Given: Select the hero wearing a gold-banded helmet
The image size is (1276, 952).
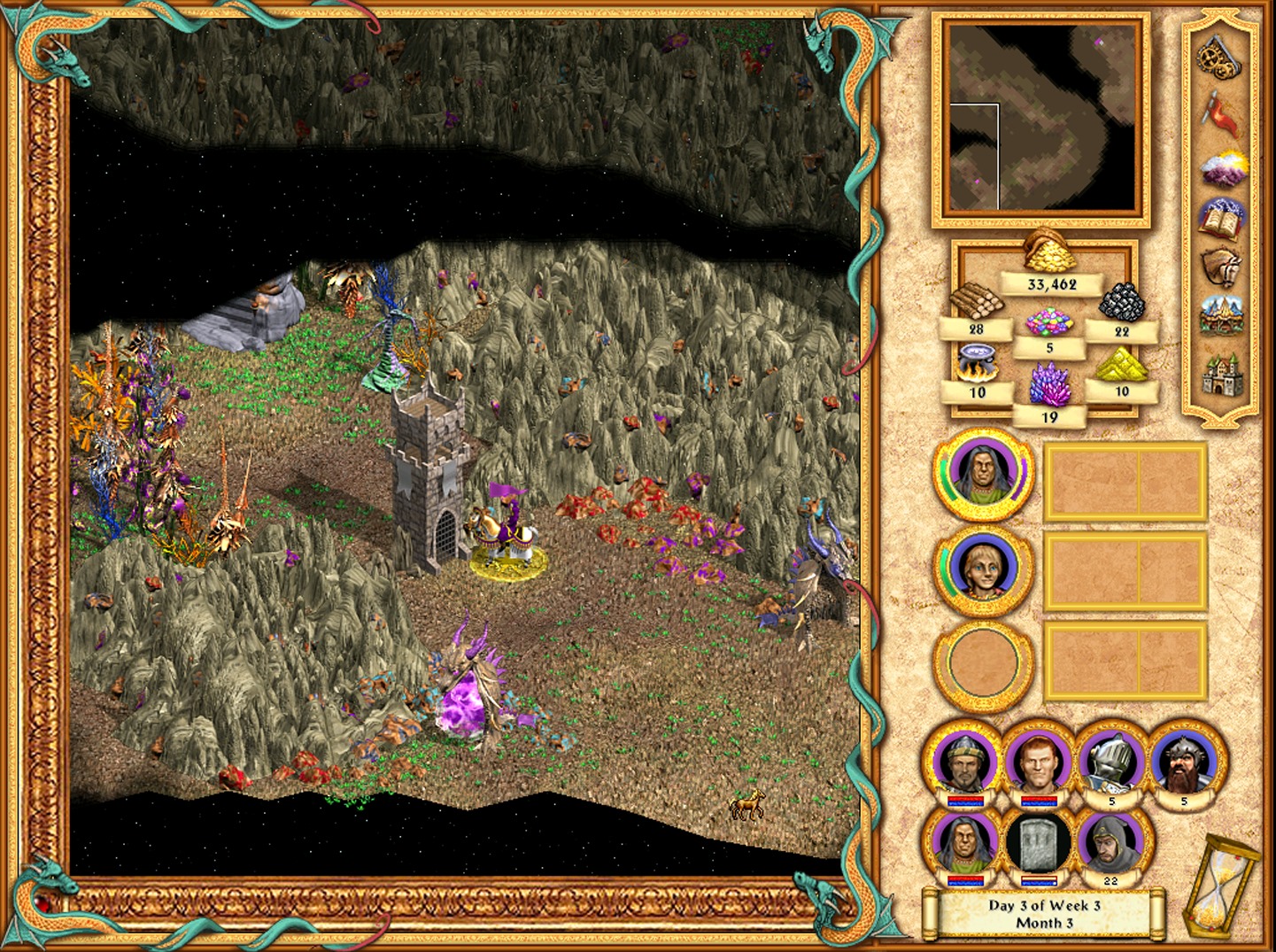Looking at the screenshot, I should pyautogui.click(x=964, y=762).
